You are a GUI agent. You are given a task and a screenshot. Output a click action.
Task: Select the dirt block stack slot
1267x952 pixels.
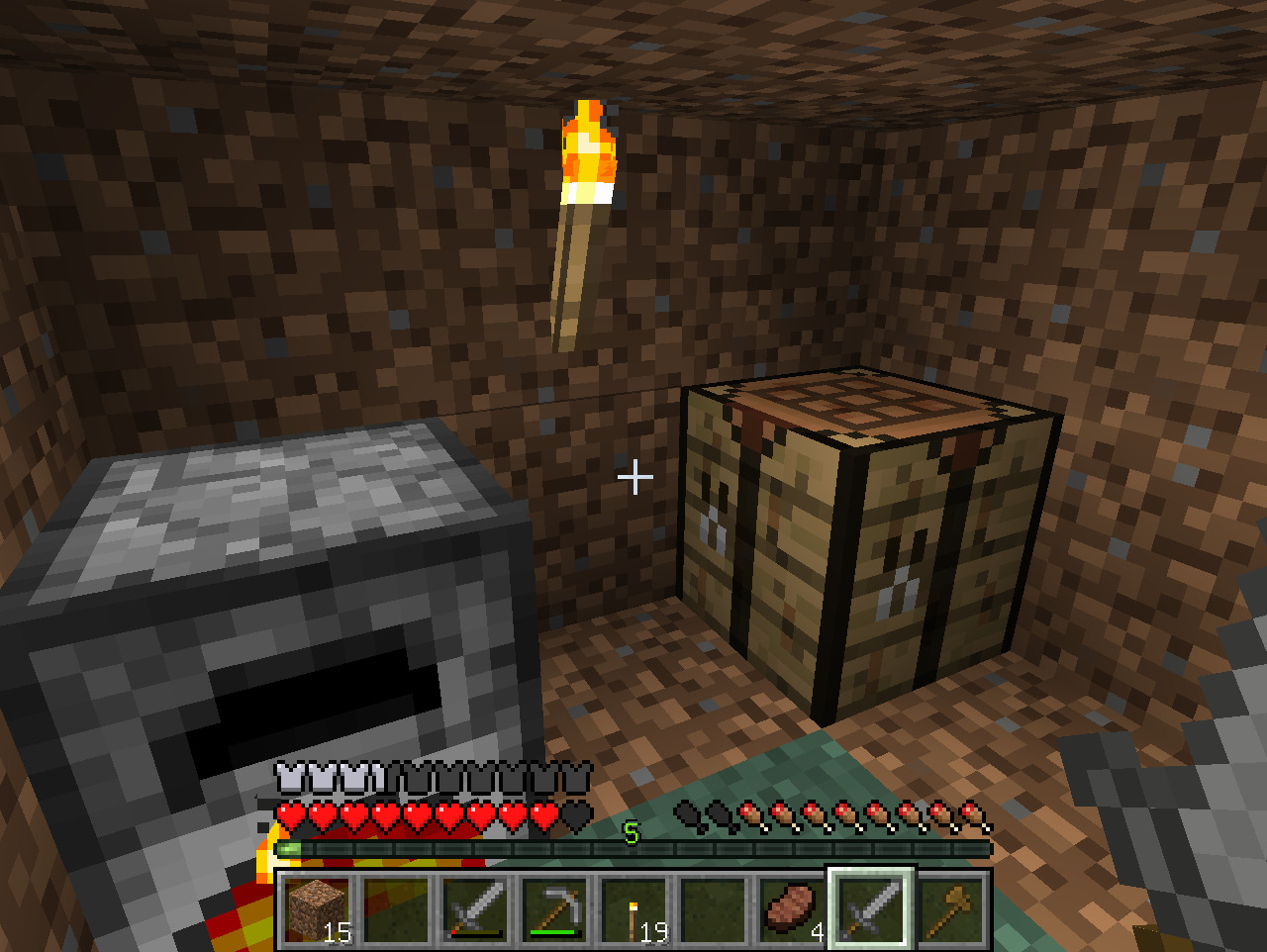coord(318,909)
